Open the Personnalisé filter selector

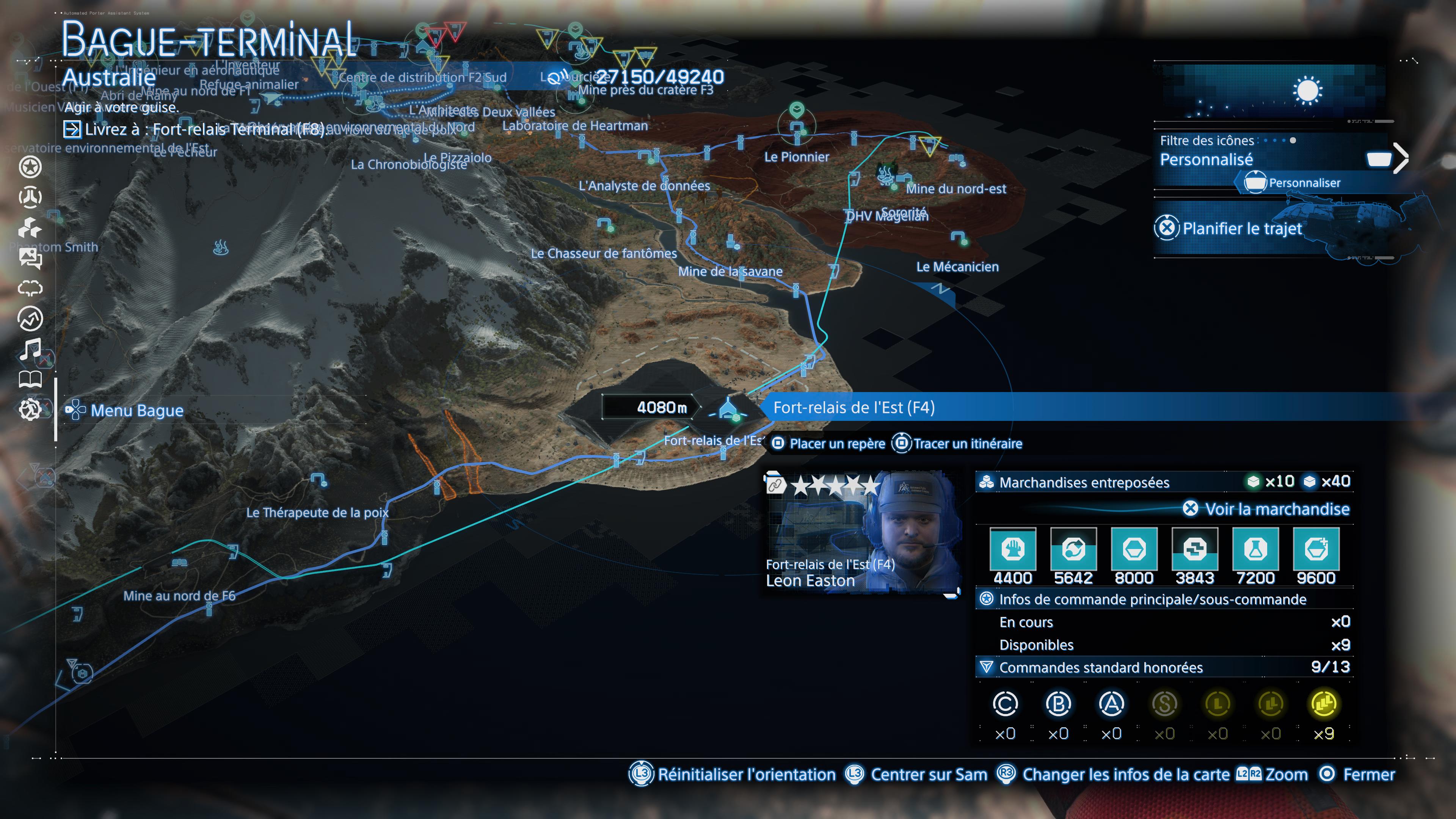click(x=1207, y=160)
